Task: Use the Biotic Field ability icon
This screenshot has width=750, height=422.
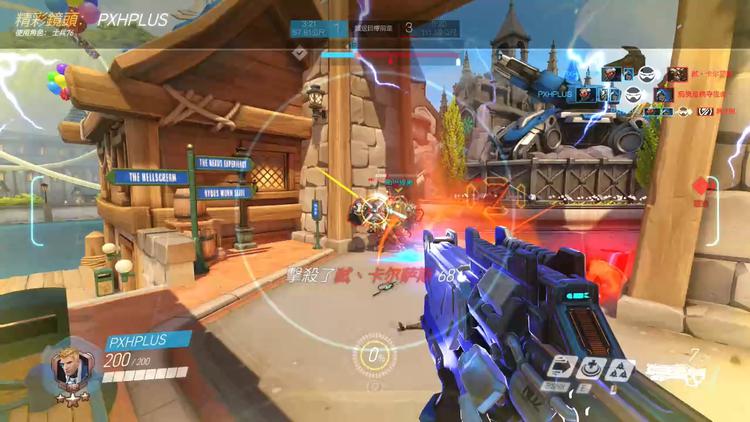Action: click(x=590, y=368)
